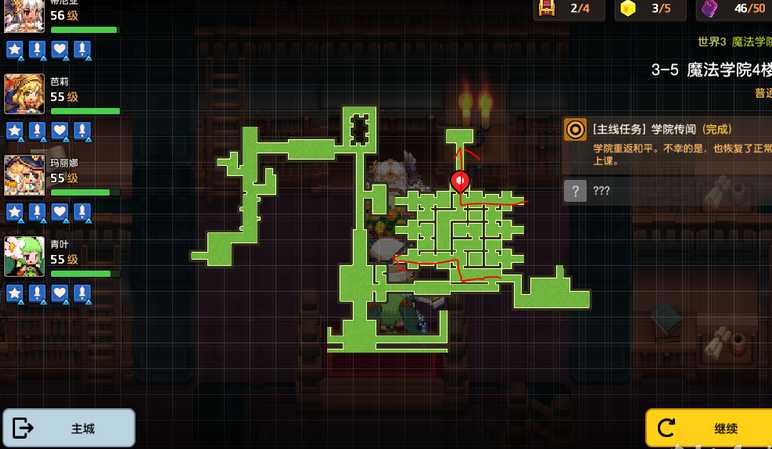Image resolution: width=772 pixels, height=449 pixels.
Task: Resume the stage with the 继续 button
Action: [708, 428]
